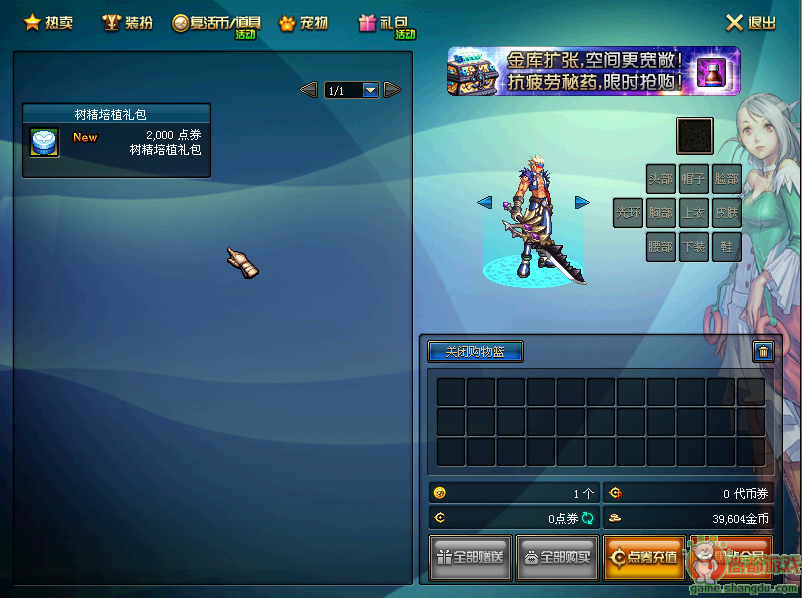Select the 树精培植礼包 shop item
This screenshot has width=802, height=598.
point(116,141)
